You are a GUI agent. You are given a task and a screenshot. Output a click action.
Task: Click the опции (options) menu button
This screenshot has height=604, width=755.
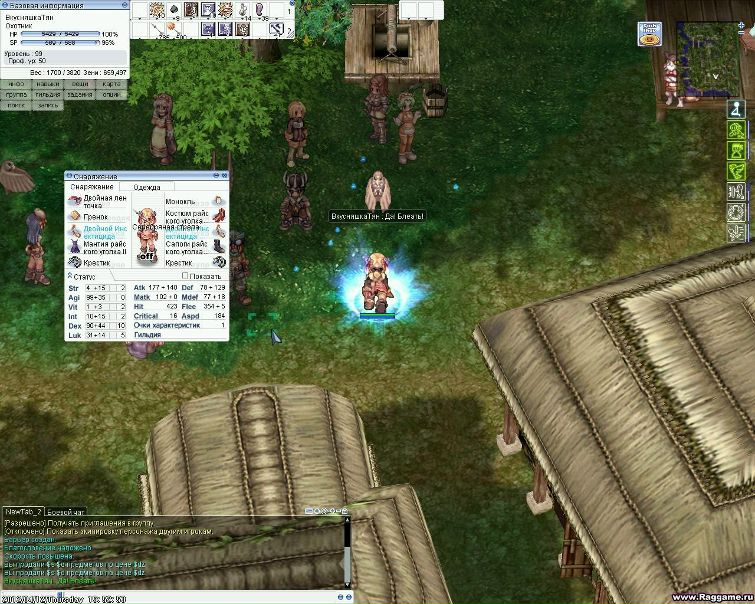112,95
